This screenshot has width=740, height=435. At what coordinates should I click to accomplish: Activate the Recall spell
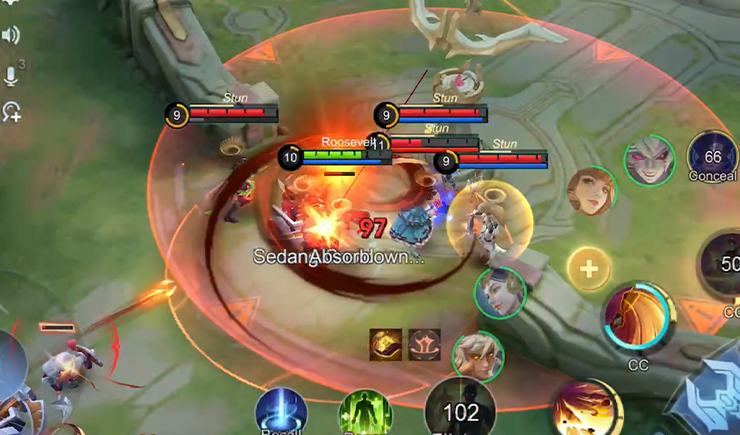pyautogui.click(x=281, y=414)
